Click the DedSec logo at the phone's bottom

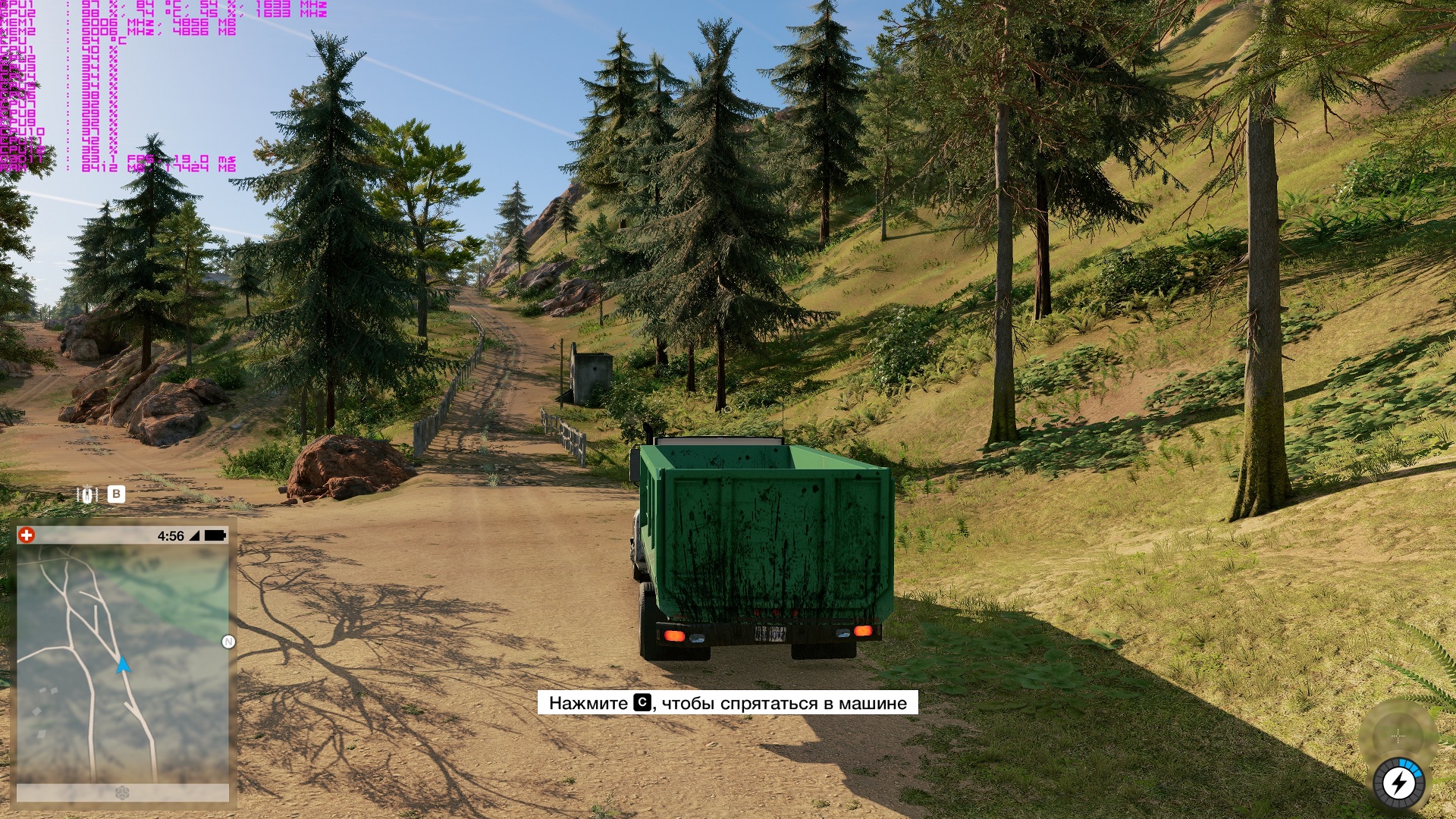(x=121, y=793)
